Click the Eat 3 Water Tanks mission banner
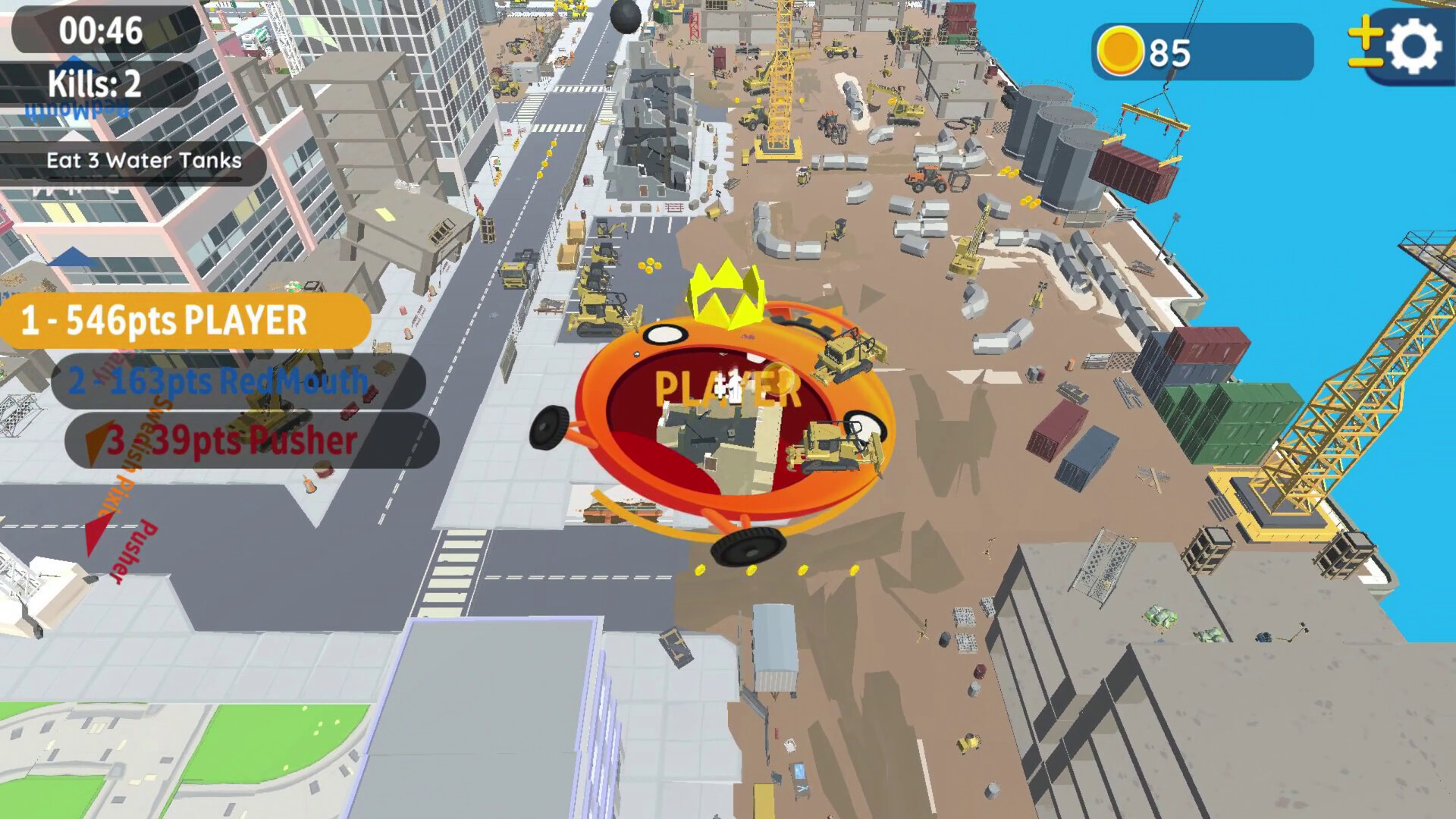 click(x=143, y=160)
